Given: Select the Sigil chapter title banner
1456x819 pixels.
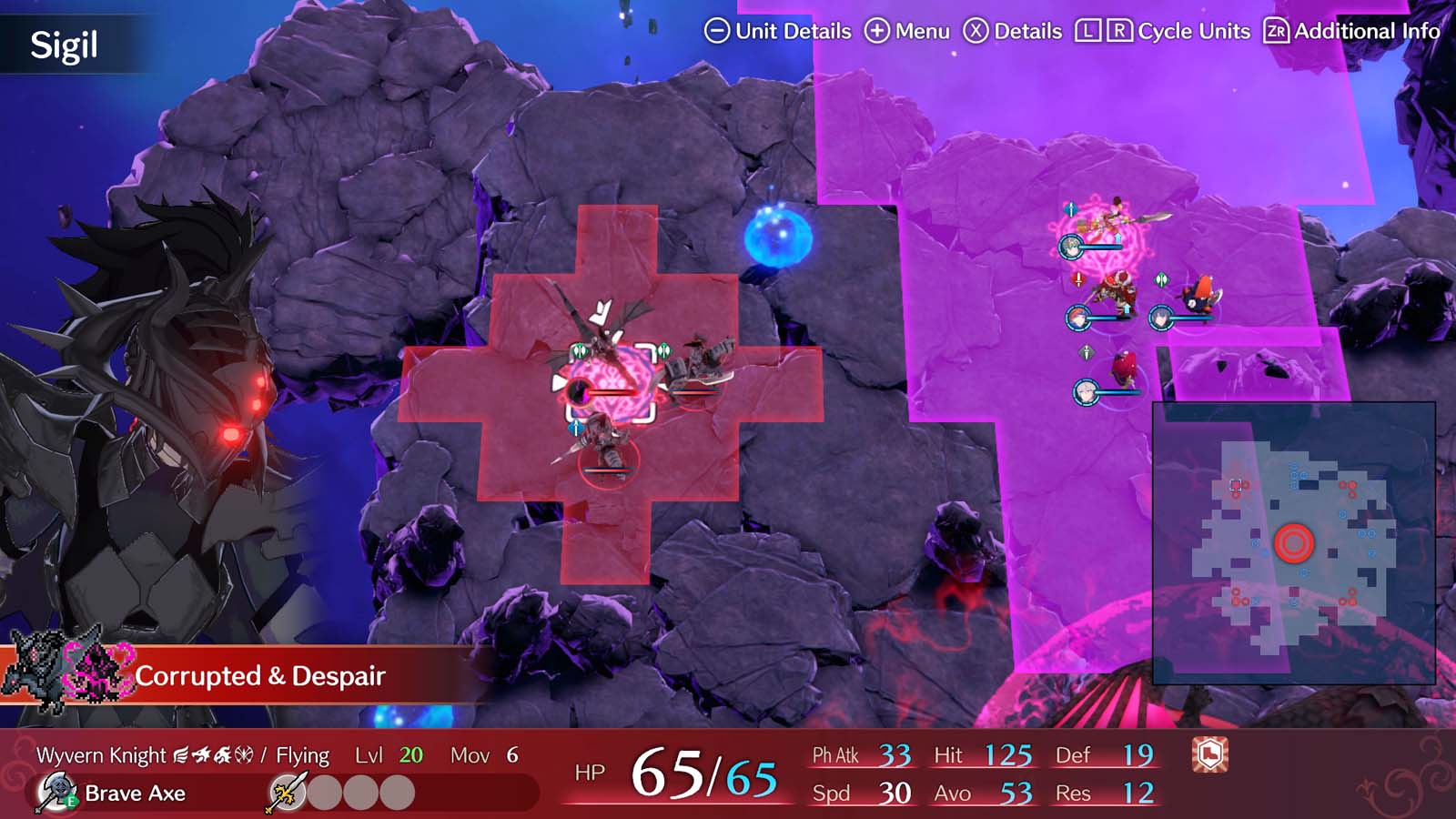Looking at the screenshot, I should pyautogui.click(x=64, y=40).
